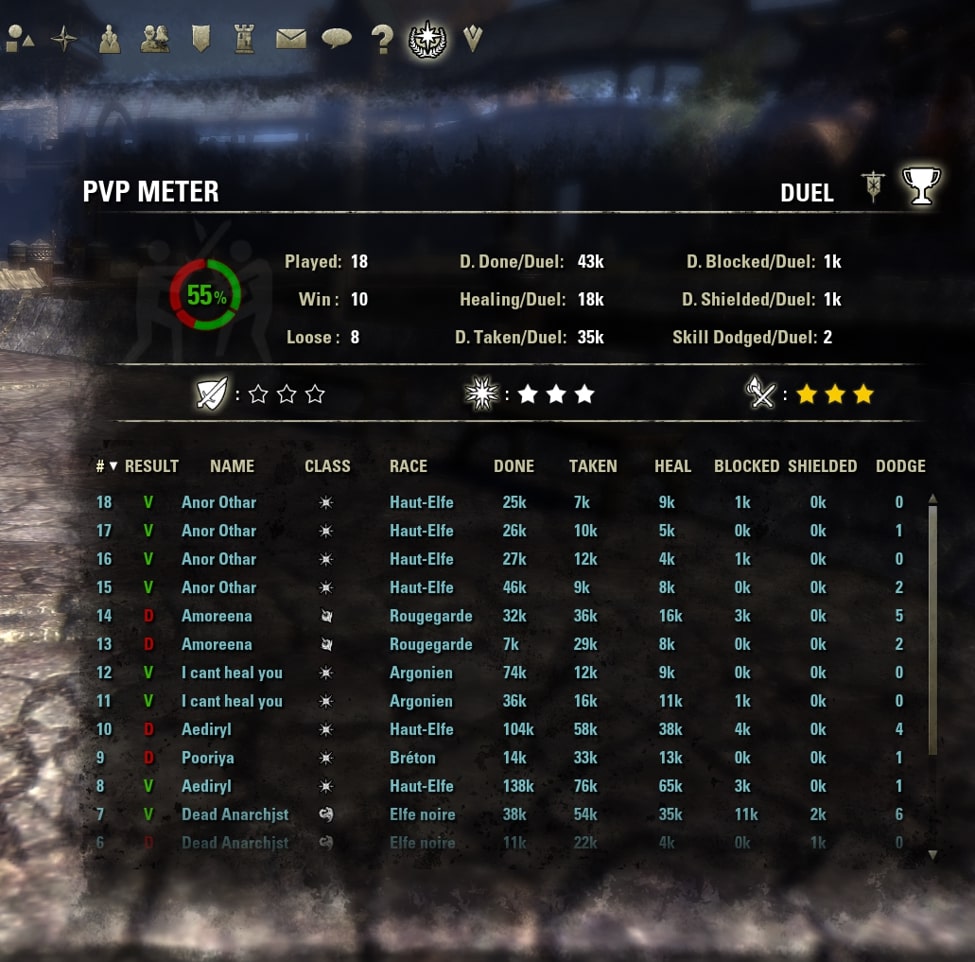975x962 pixels.
Task: Click the scroll up arrow of duel list
Action: coord(932,498)
